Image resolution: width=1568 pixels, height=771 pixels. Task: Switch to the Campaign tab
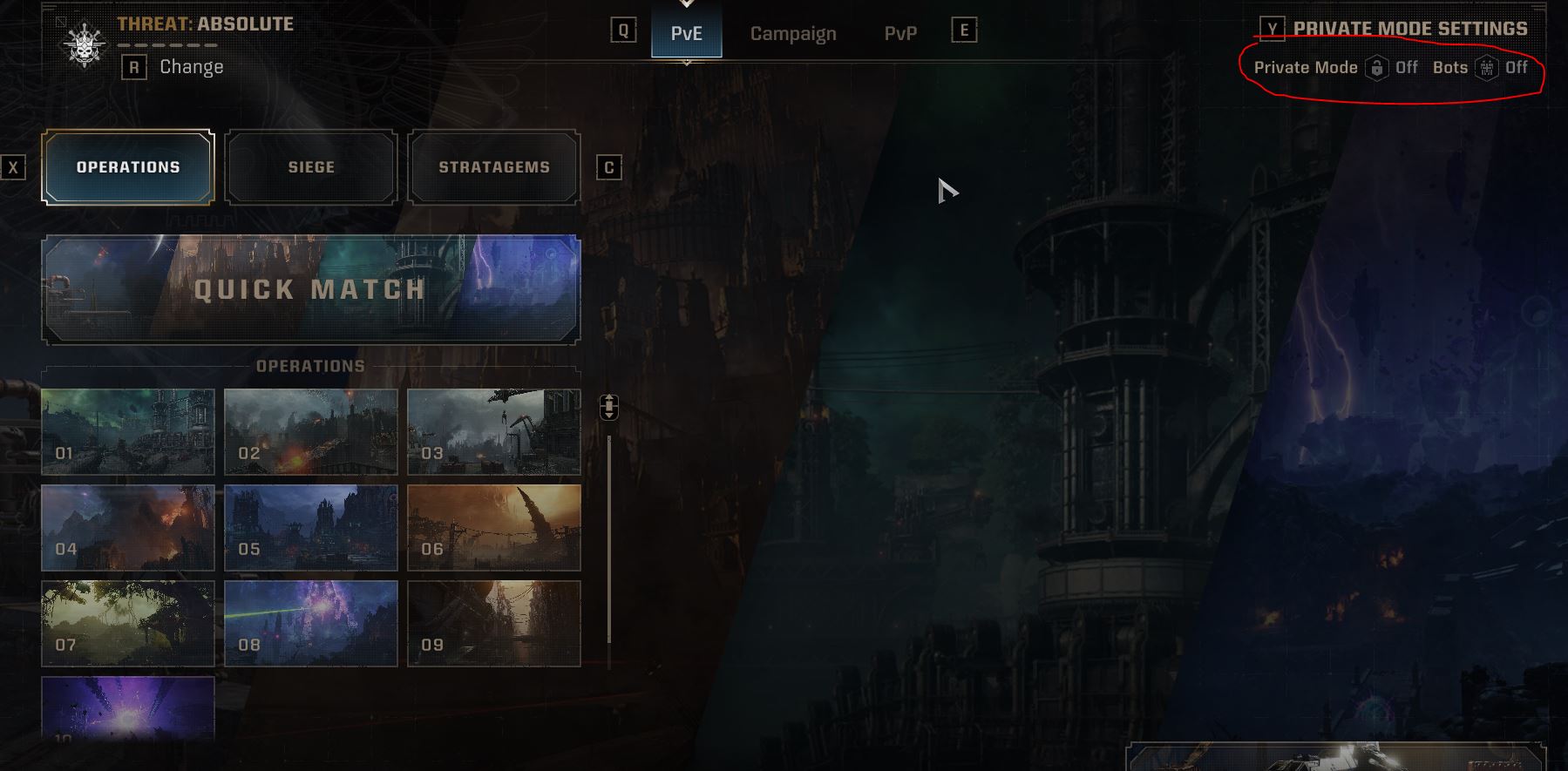point(792,33)
